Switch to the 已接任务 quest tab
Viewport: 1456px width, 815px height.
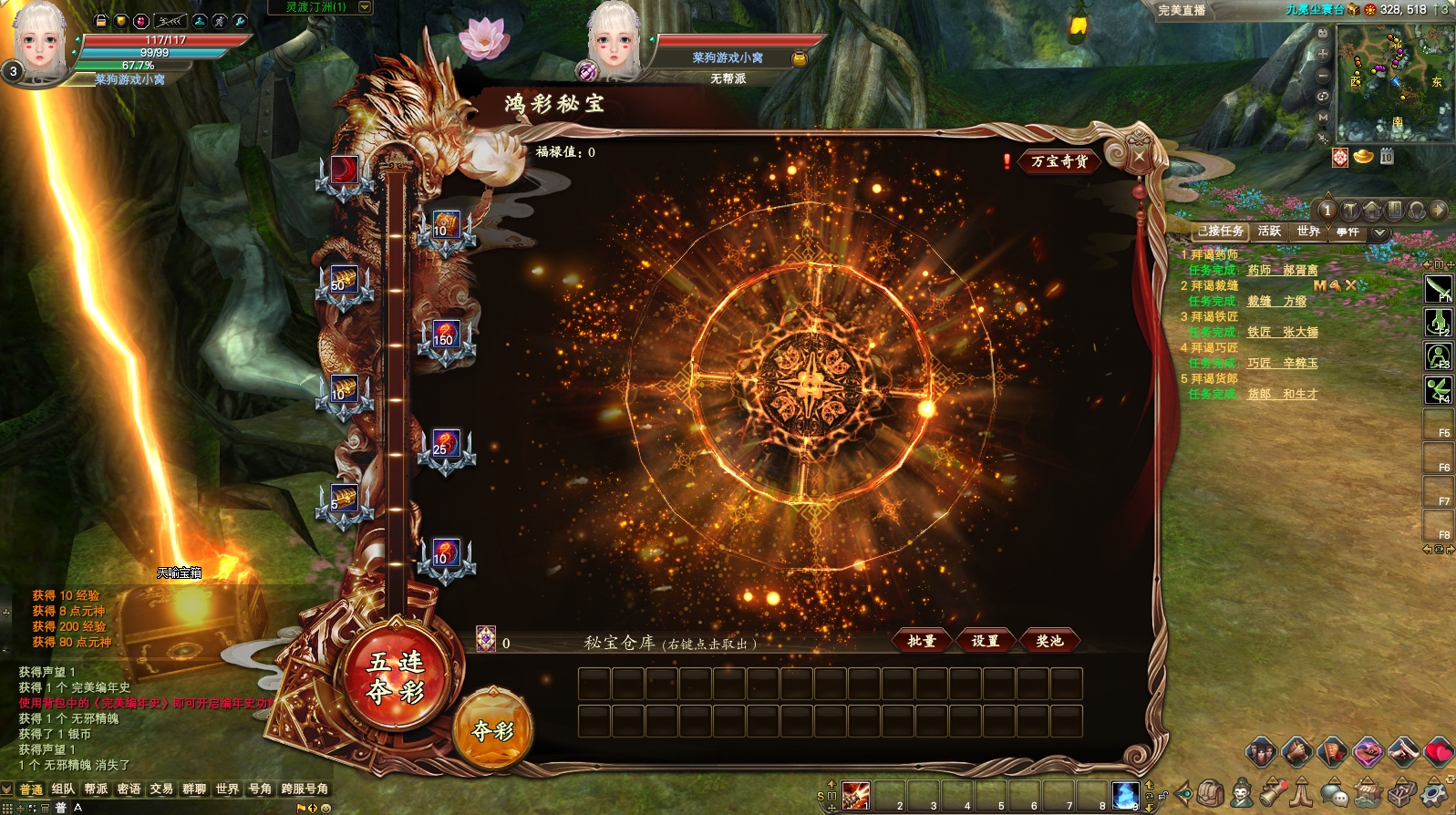point(1220,232)
